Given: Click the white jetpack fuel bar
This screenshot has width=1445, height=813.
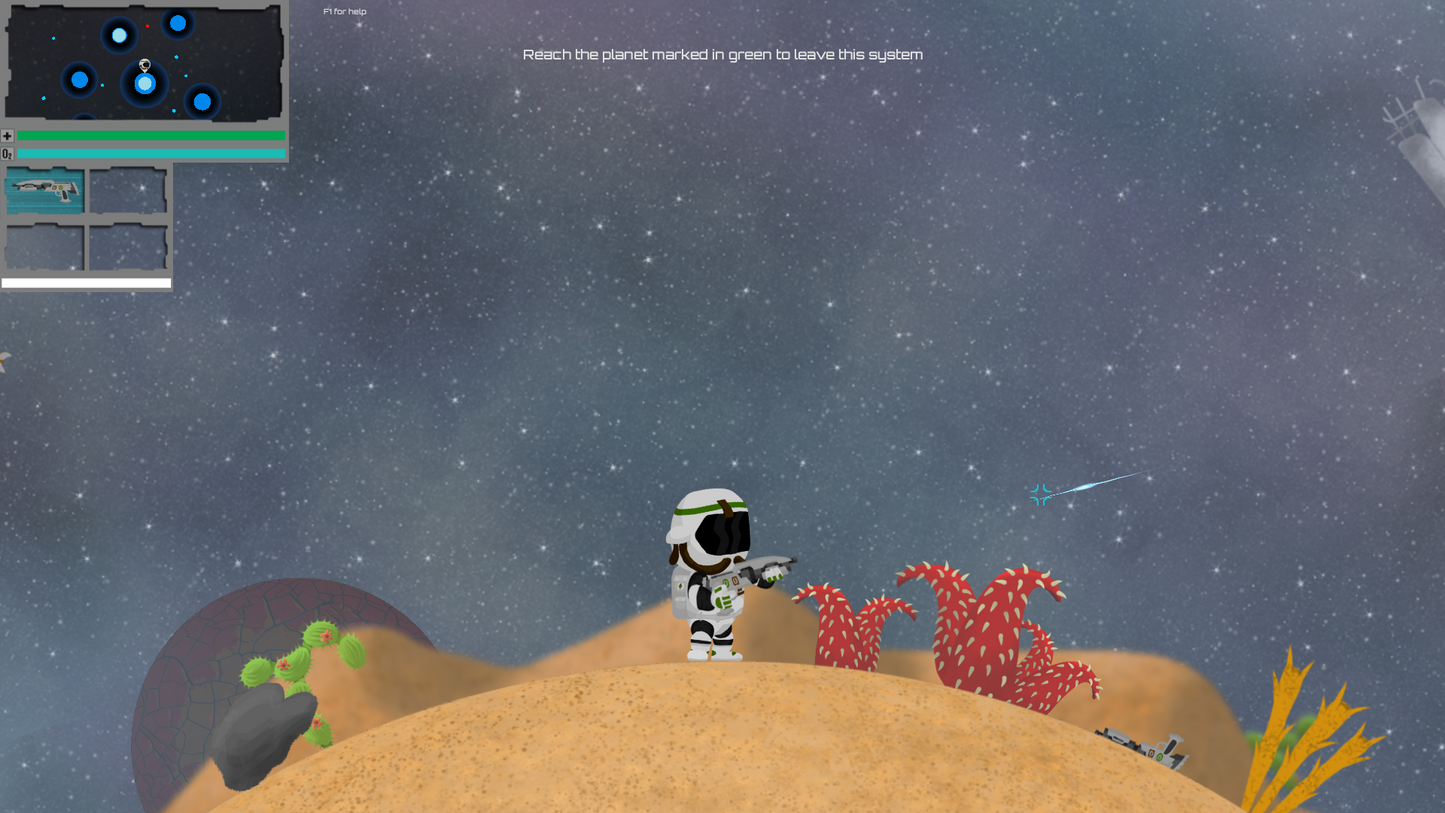Looking at the screenshot, I should 86,283.
